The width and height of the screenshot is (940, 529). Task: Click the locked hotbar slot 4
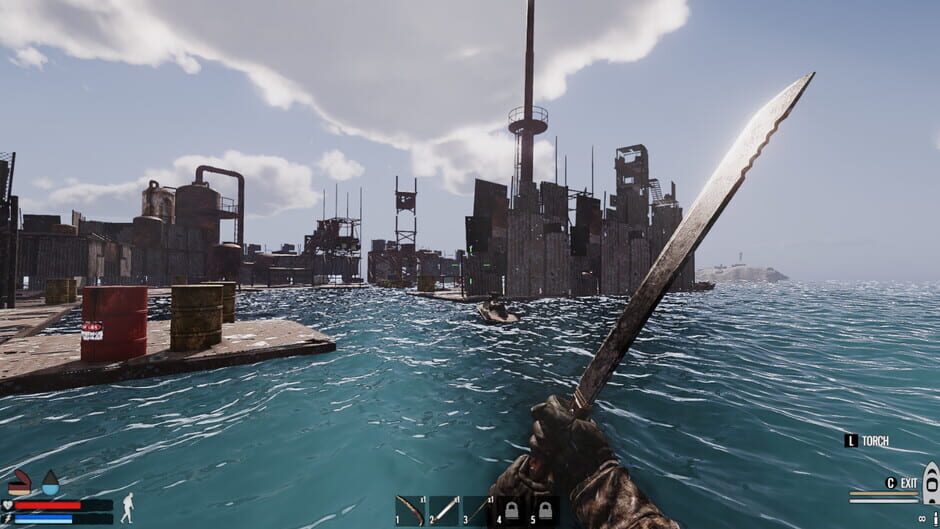[511, 511]
